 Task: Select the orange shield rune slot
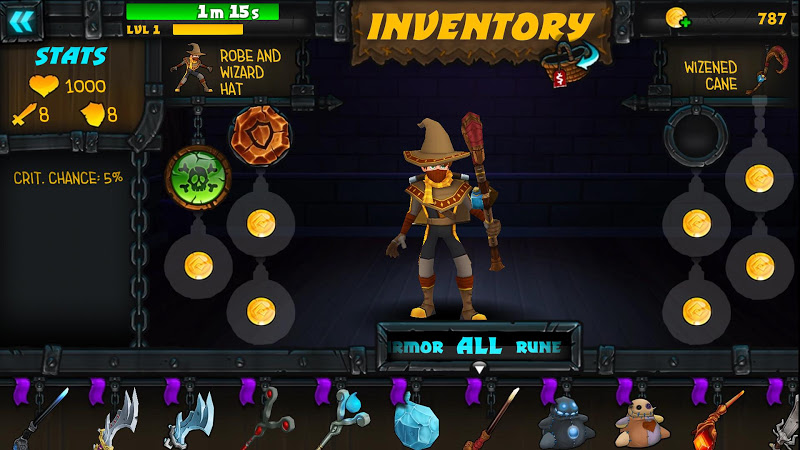point(260,134)
